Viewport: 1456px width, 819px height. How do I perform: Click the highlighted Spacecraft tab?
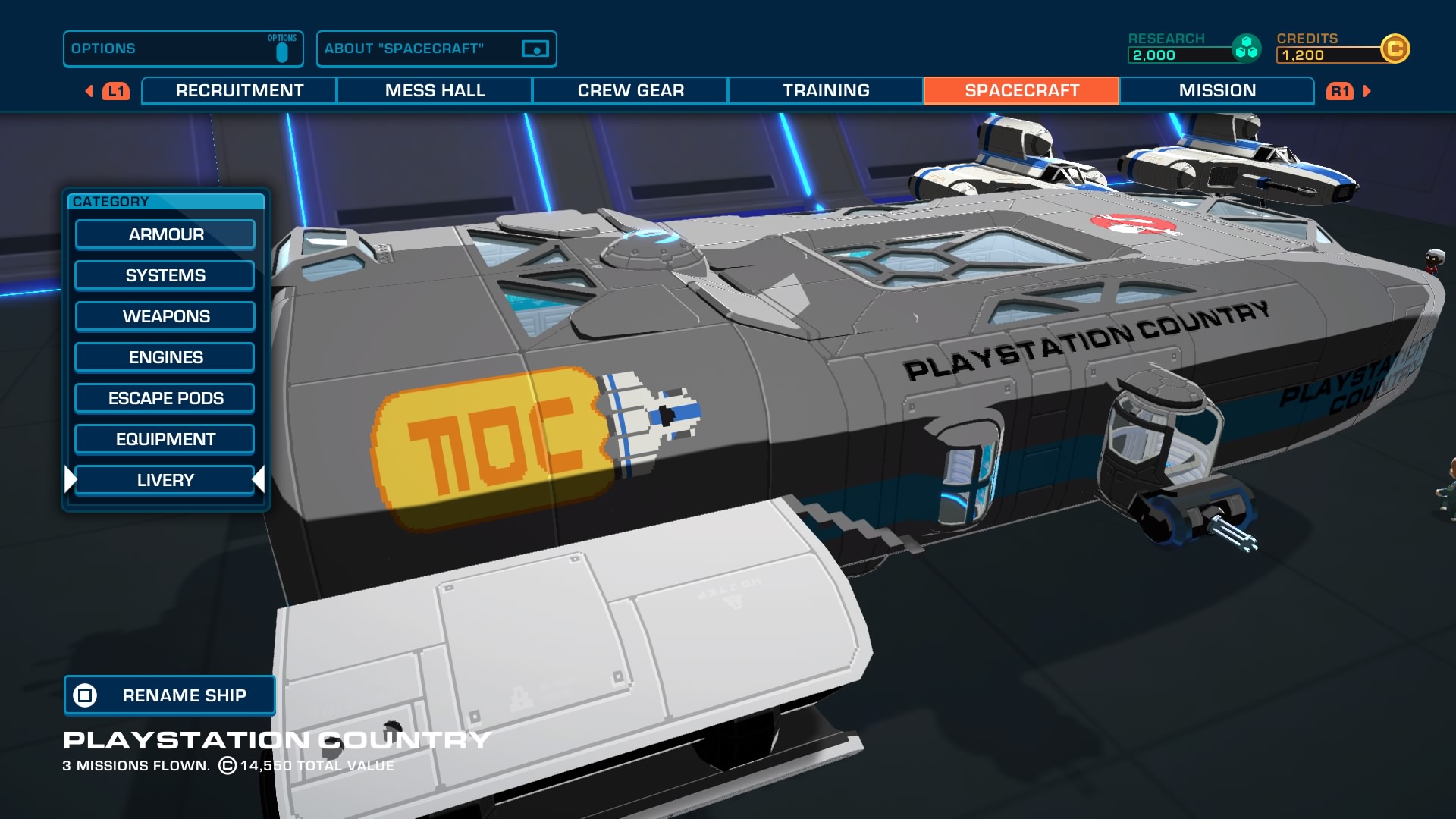click(1021, 91)
